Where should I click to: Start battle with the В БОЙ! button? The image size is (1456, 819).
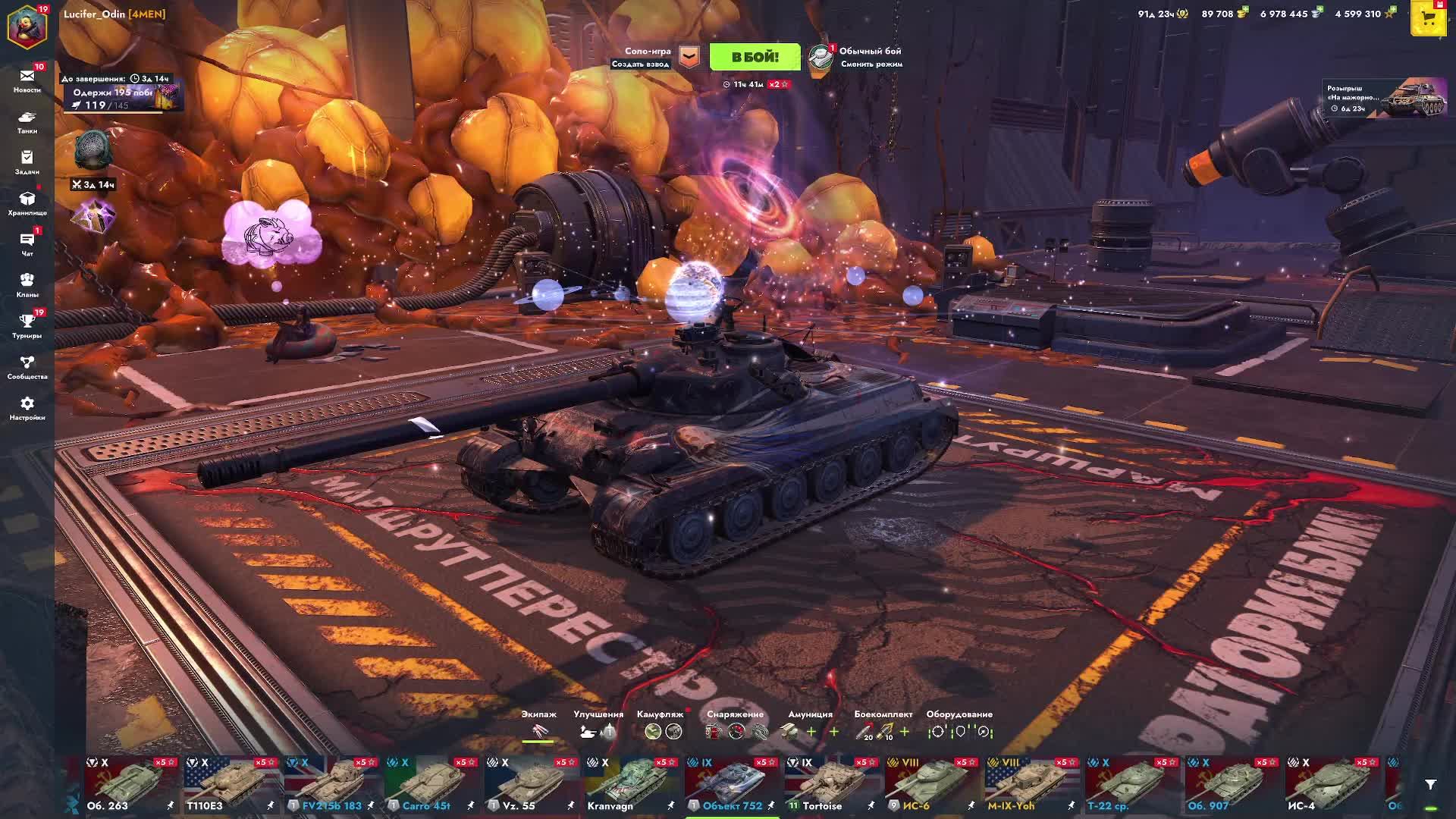pyautogui.click(x=755, y=57)
